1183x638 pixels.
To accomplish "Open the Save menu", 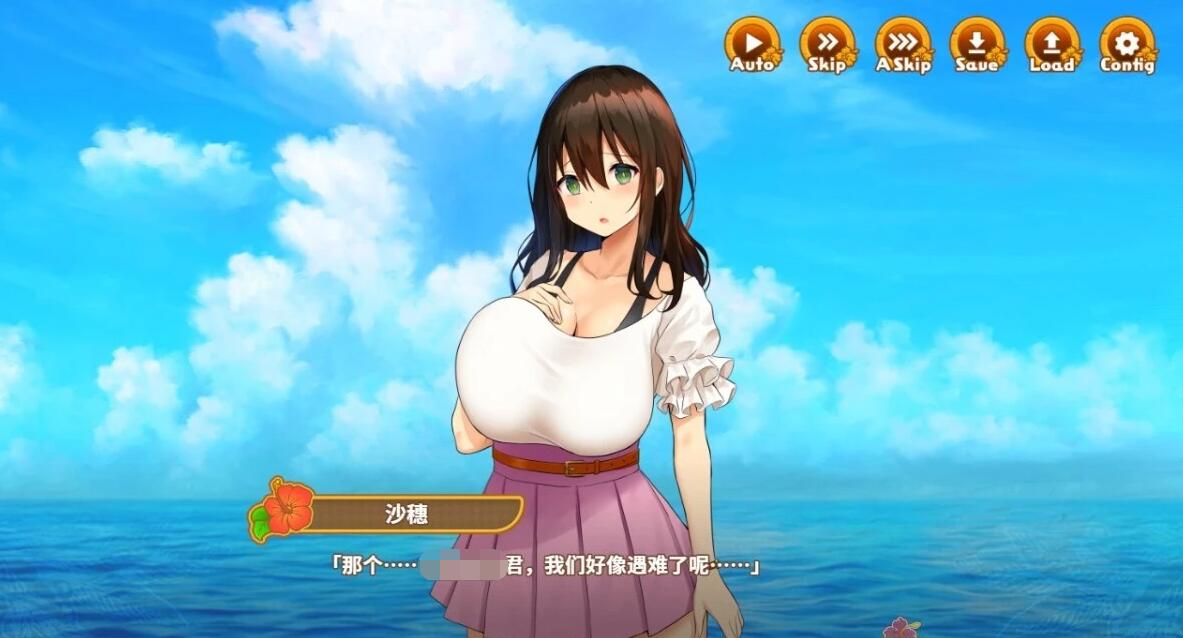I will [977, 45].
